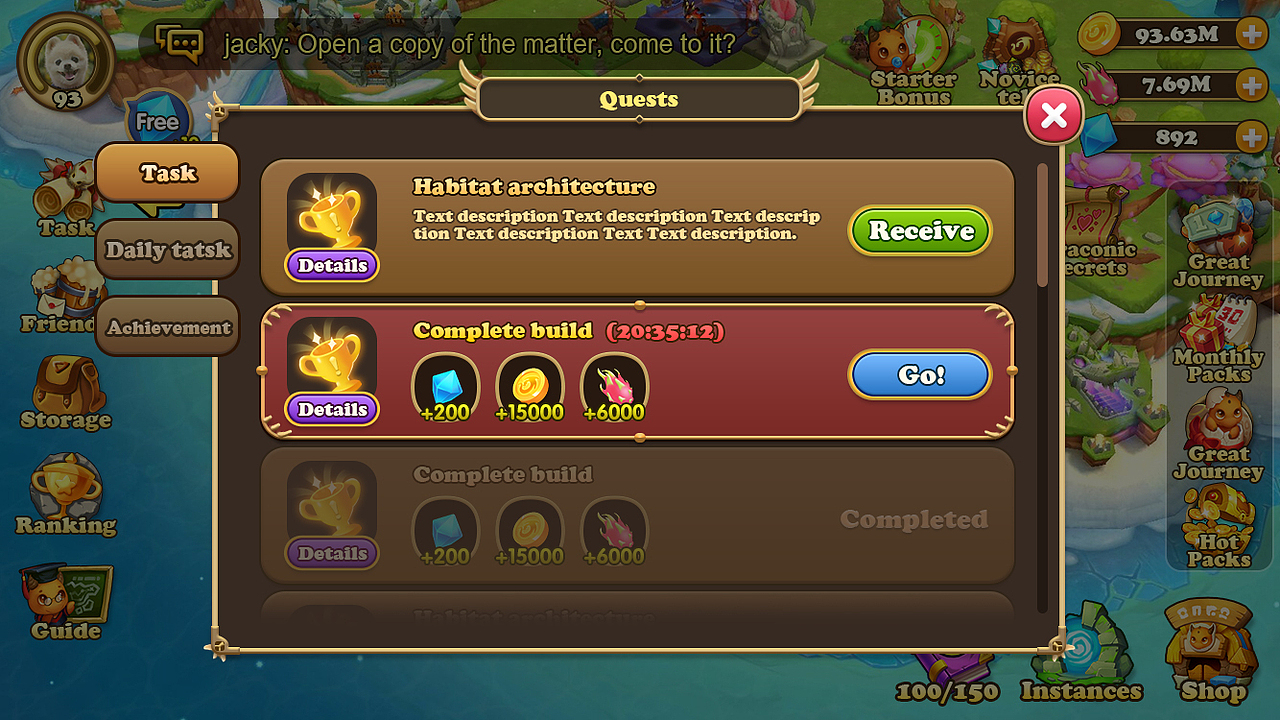Buy more dragonfruit food with plus button
The width and height of the screenshot is (1280, 720).
pyautogui.click(x=1251, y=85)
